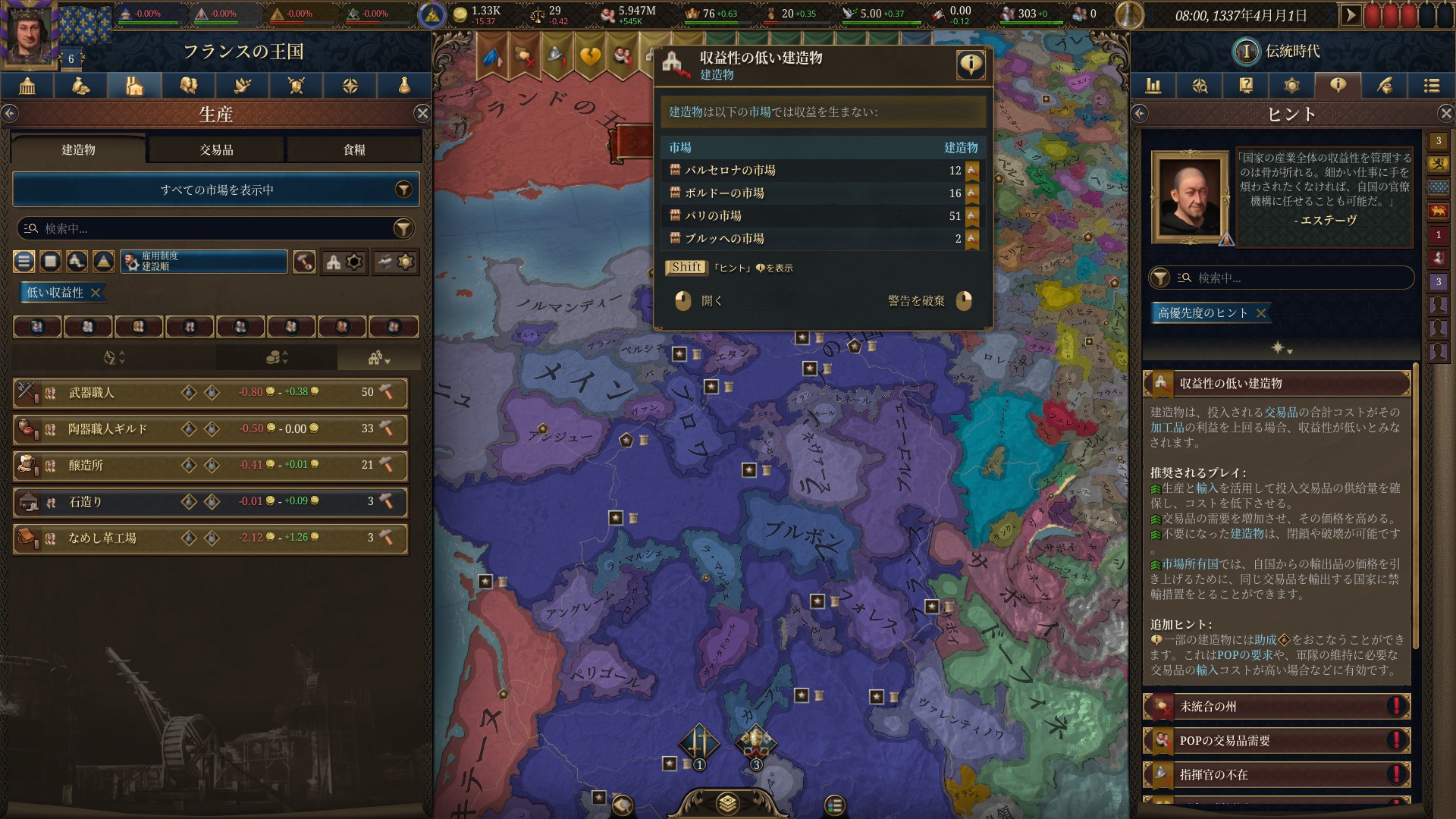This screenshot has height=819, width=1456.
Task: Switch to the 食糧 tab
Action: tap(353, 149)
